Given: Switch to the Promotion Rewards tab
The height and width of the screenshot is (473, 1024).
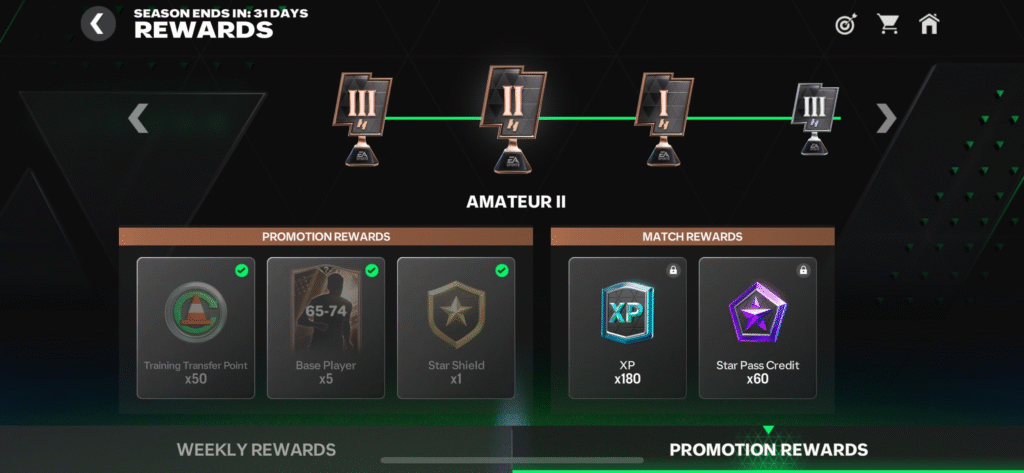Looking at the screenshot, I should click(x=768, y=450).
